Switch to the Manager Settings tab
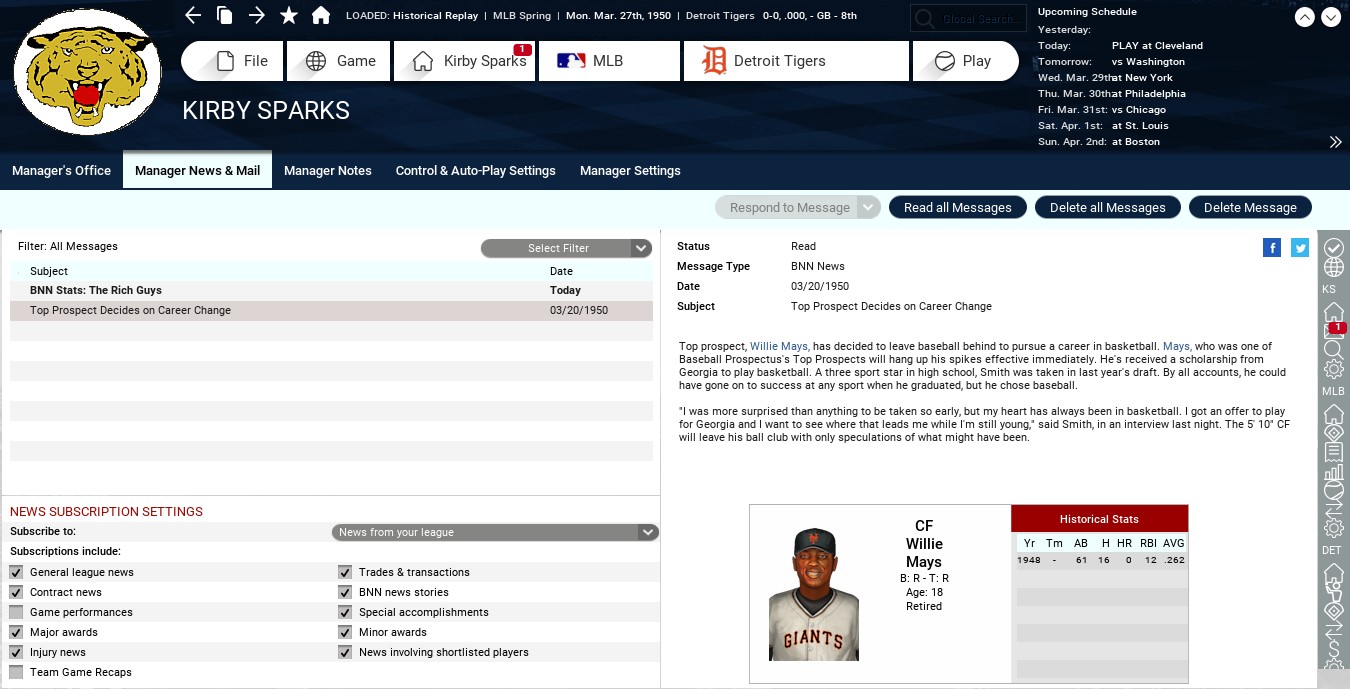The width and height of the screenshot is (1350, 689). click(630, 171)
